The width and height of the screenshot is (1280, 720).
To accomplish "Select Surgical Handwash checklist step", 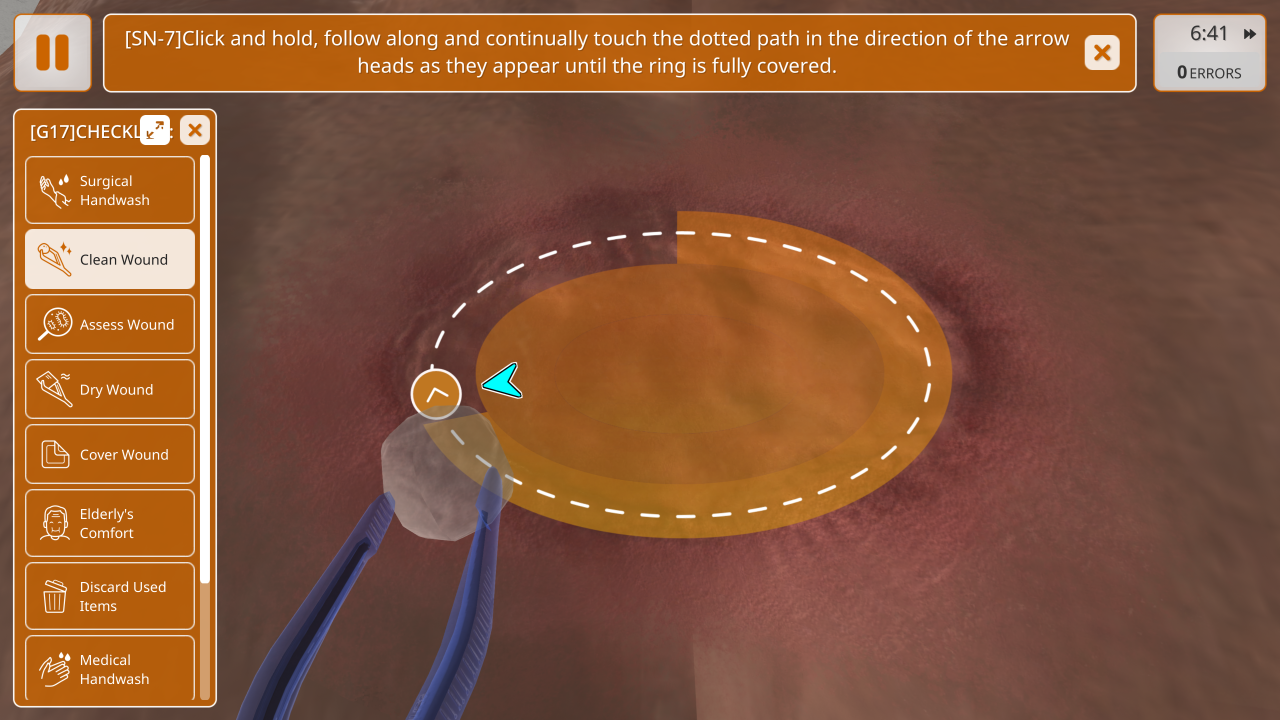I will pos(110,190).
